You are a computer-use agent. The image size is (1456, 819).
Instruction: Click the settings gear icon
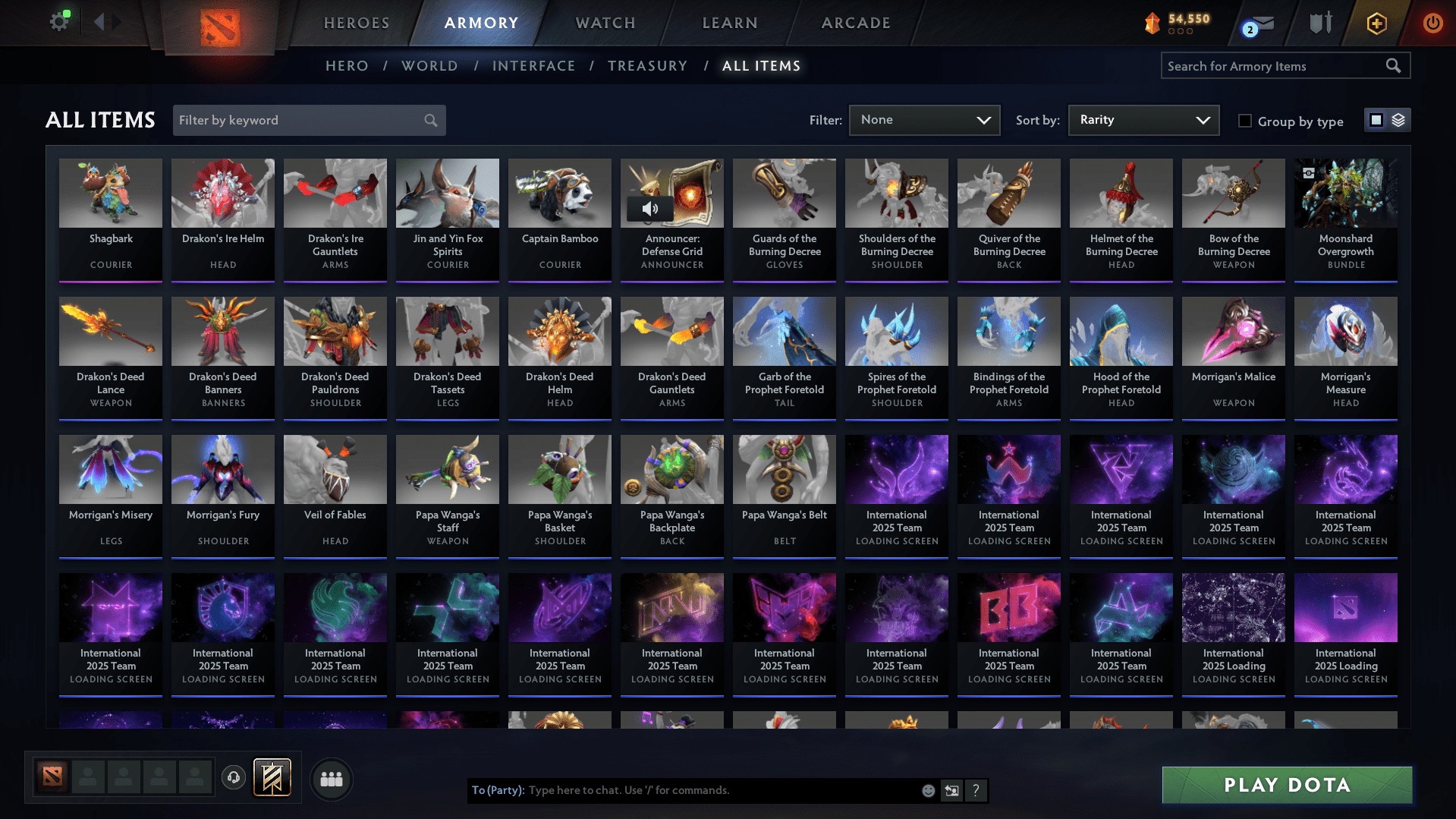pos(60,23)
